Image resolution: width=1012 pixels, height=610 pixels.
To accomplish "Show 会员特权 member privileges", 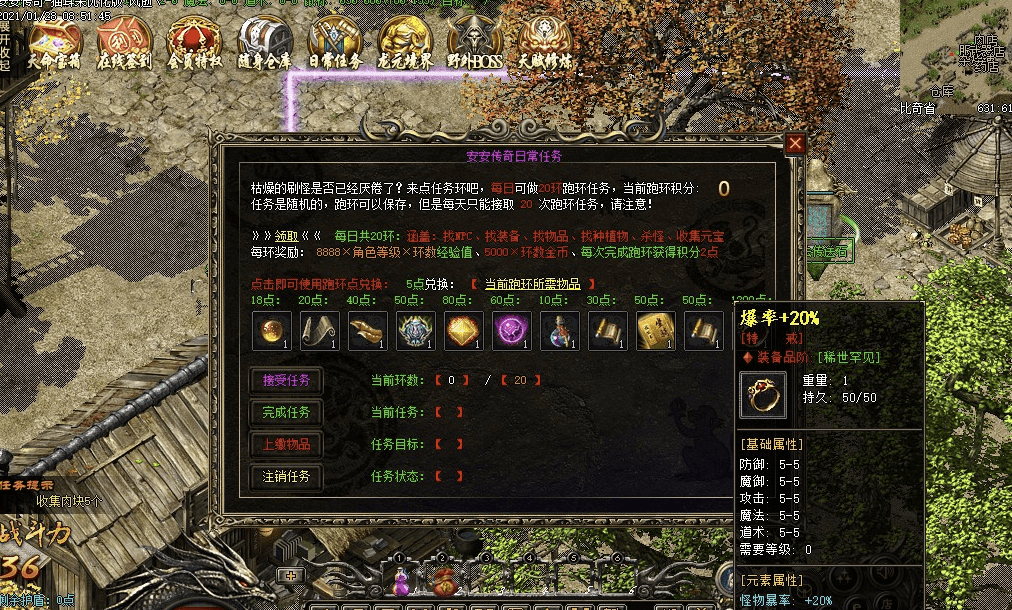I will (x=194, y=45).
